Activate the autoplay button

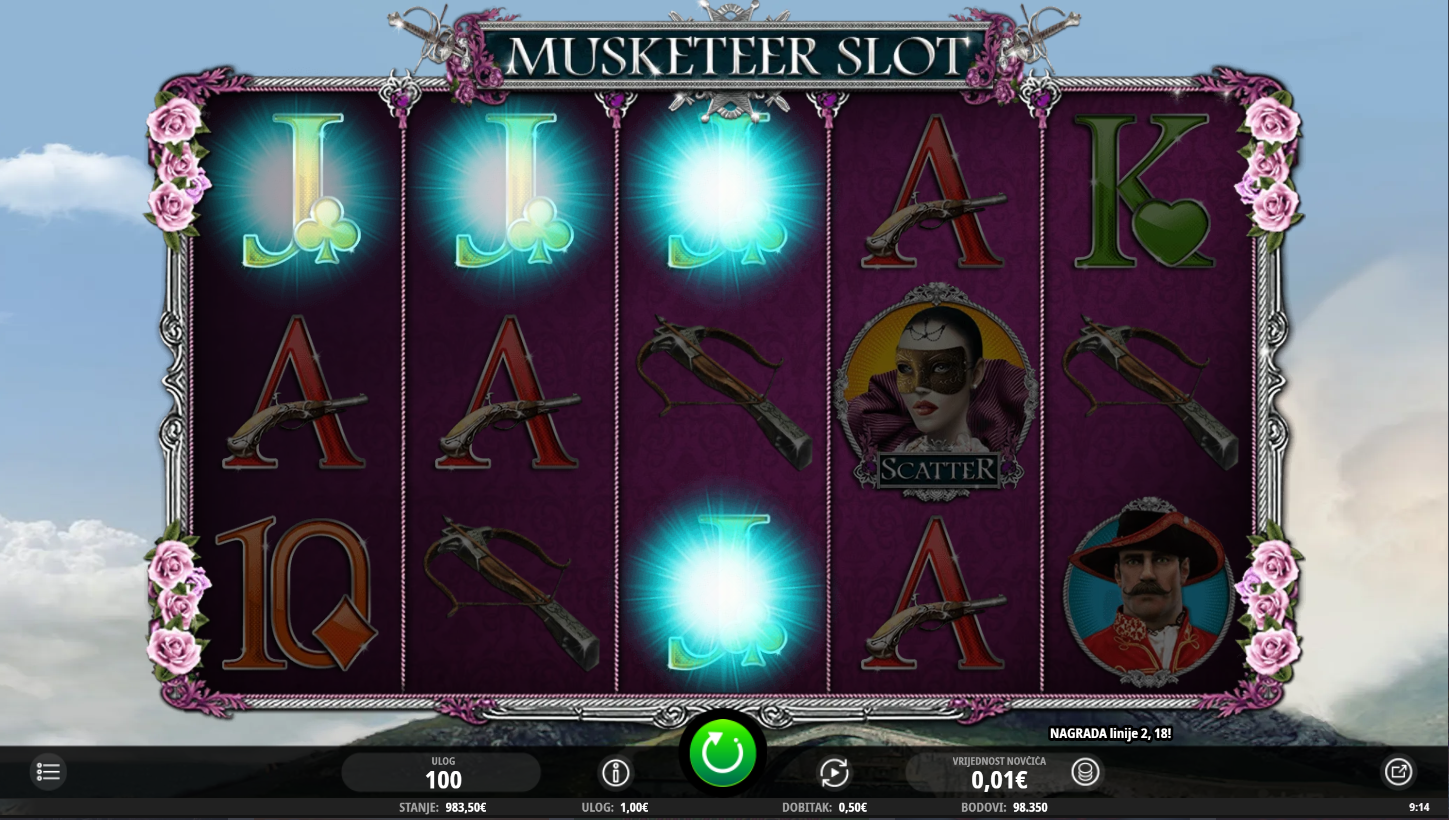833,772
